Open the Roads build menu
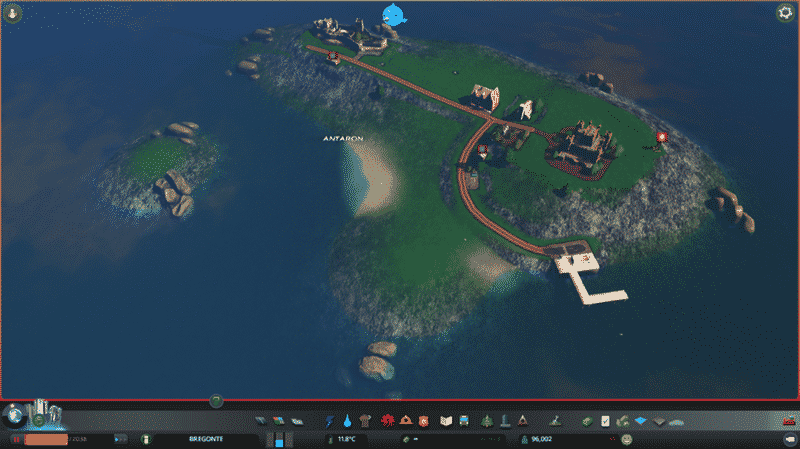The width and height of the screenshot is (800, 449). [259, 421]
